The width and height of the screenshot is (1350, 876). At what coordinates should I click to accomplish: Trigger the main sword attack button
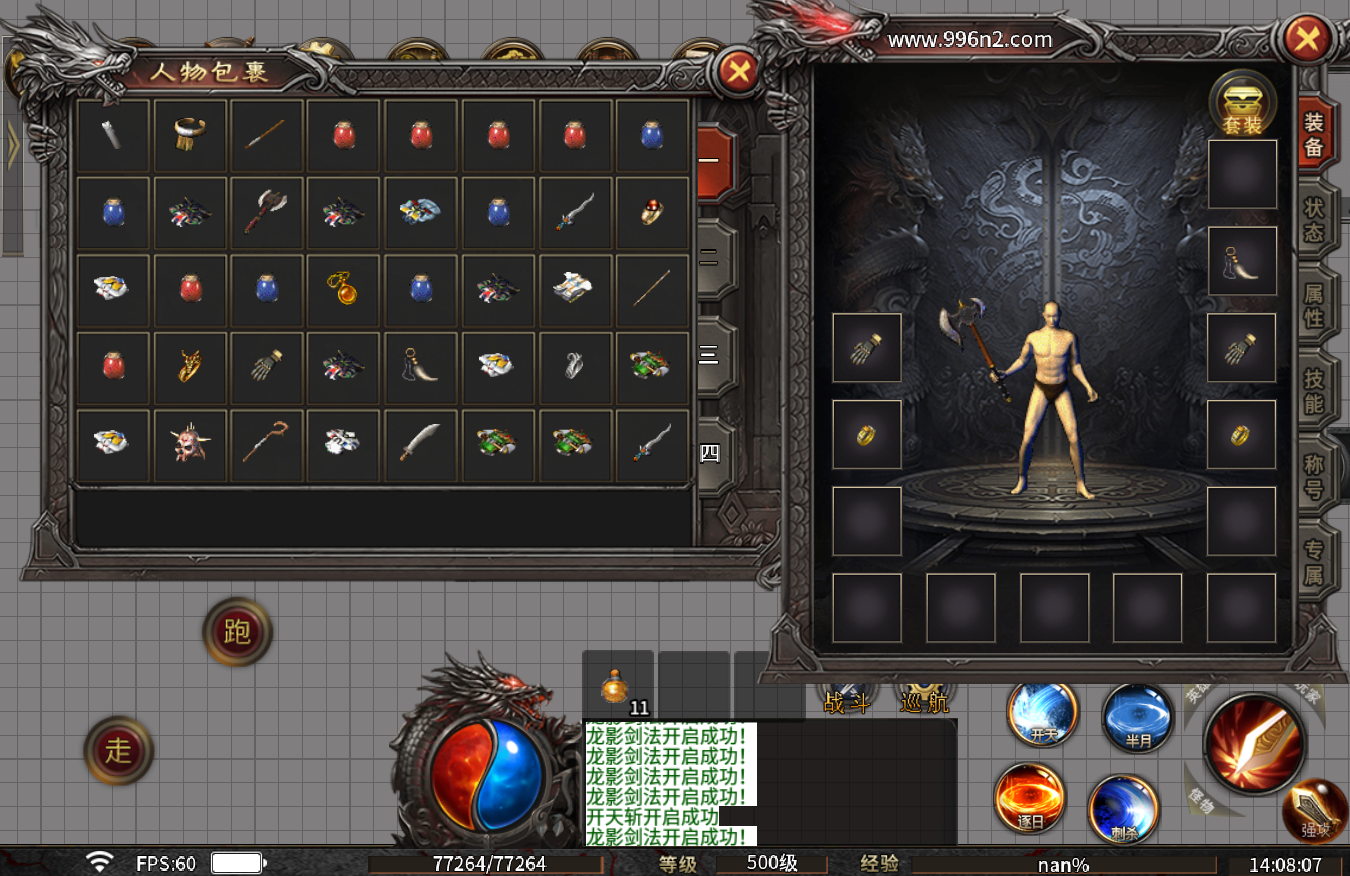point(1256,744)
